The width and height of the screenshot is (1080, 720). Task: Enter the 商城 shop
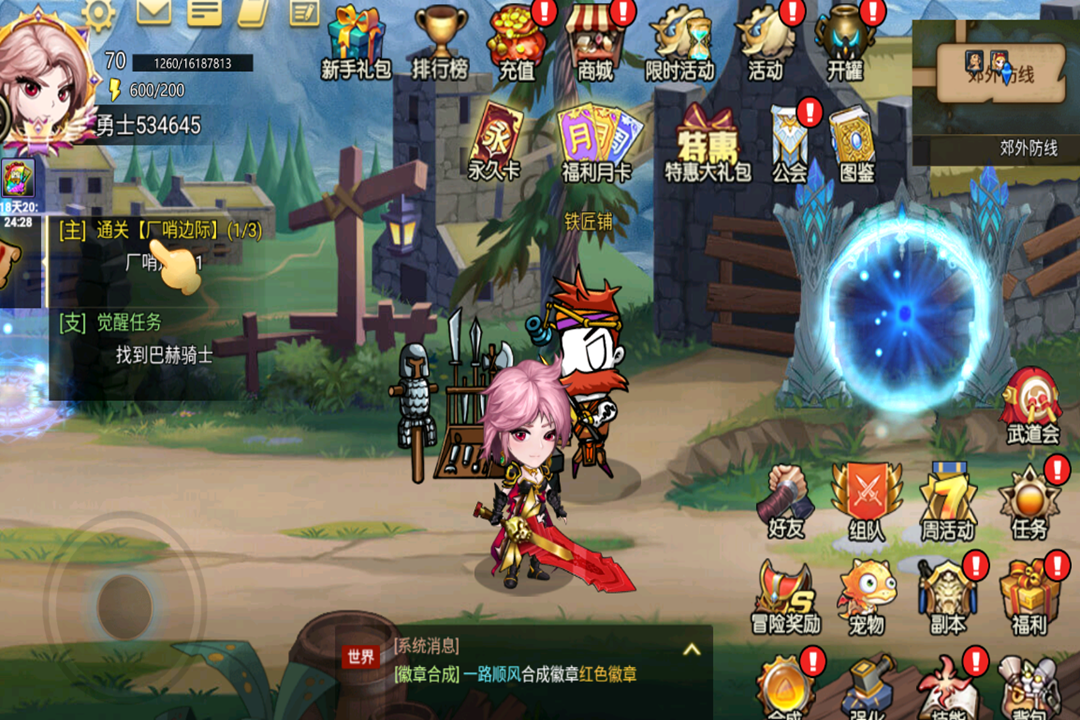tap(595, 40)
